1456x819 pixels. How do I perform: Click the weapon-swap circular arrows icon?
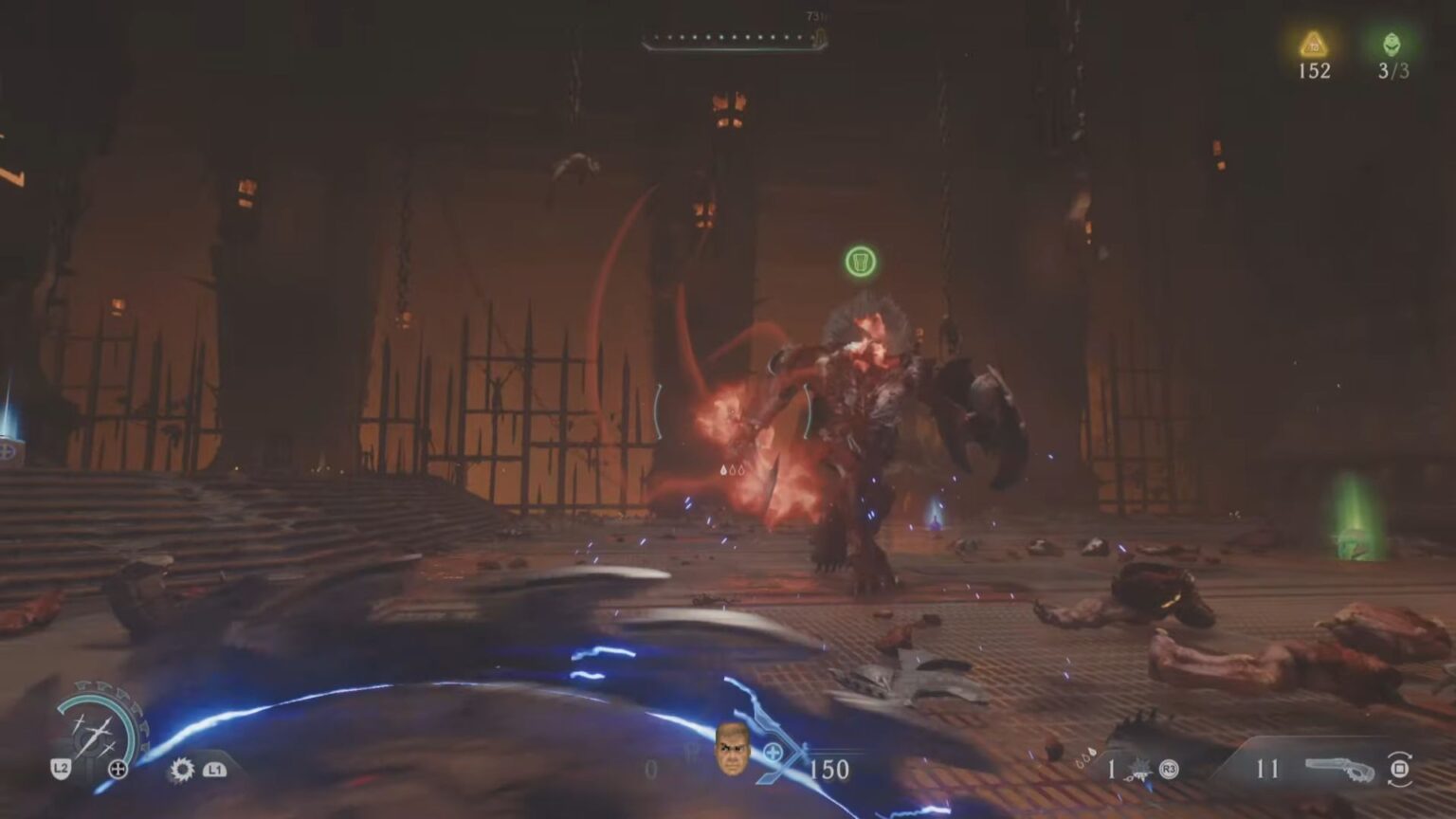(x=1397, y=771)
